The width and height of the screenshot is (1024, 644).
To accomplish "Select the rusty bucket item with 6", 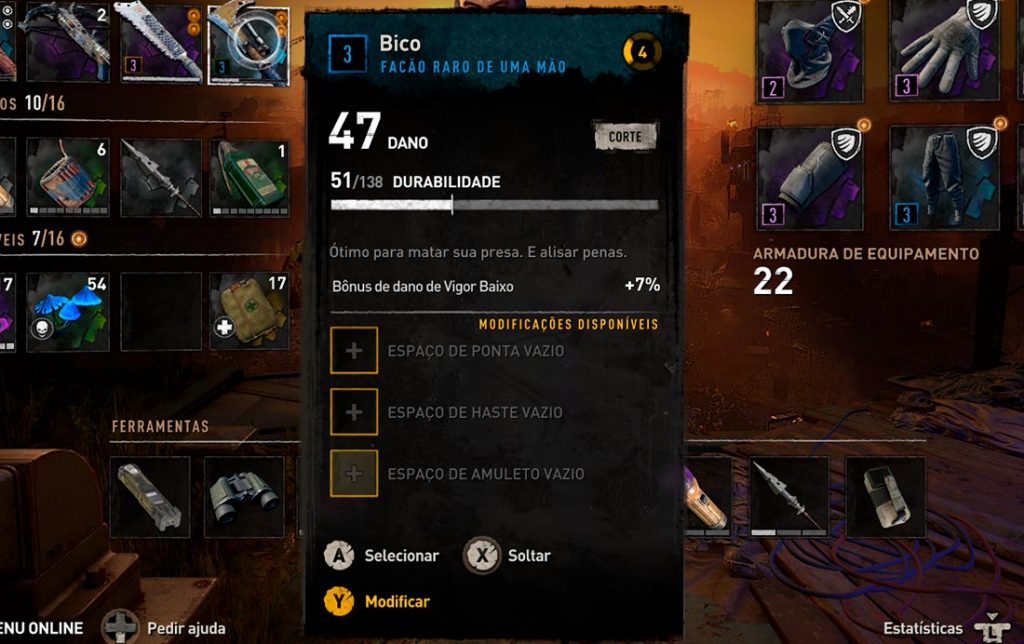I will [x=68, y=177].
